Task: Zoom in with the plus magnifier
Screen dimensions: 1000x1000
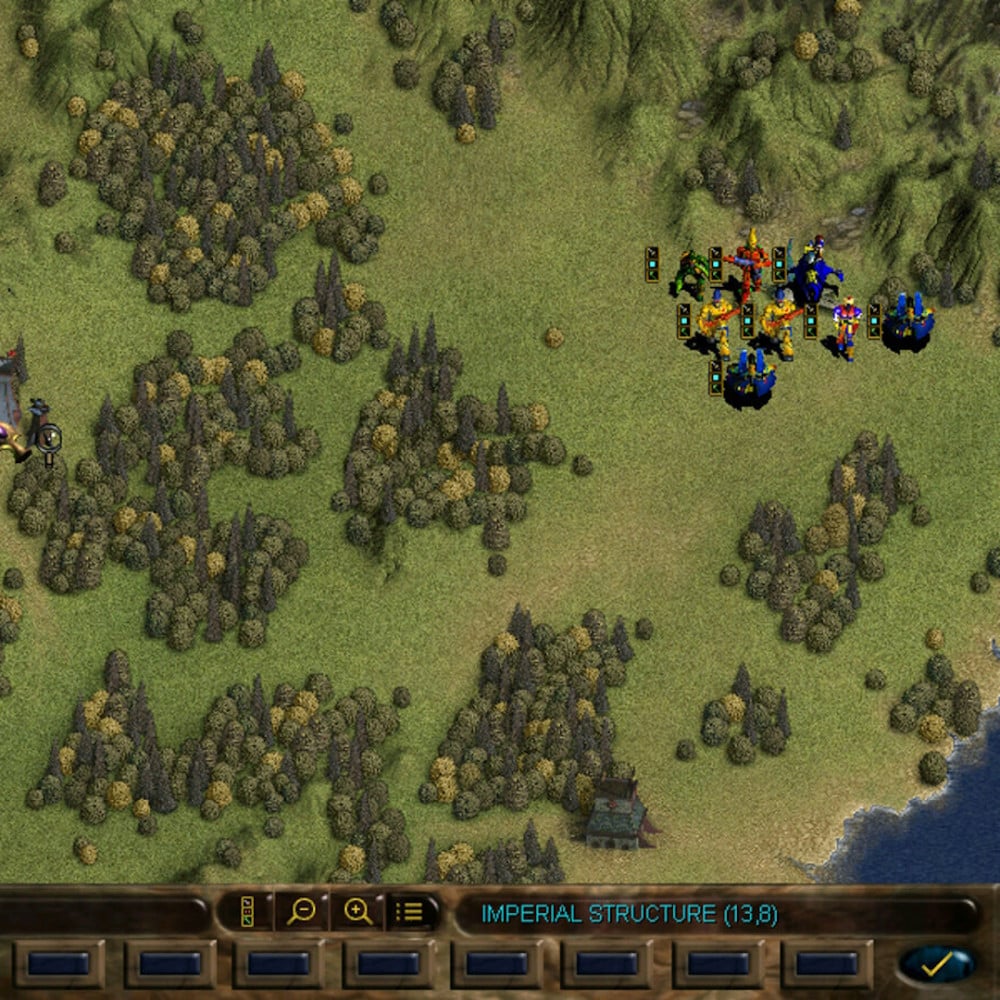Action: click(357, 911)
